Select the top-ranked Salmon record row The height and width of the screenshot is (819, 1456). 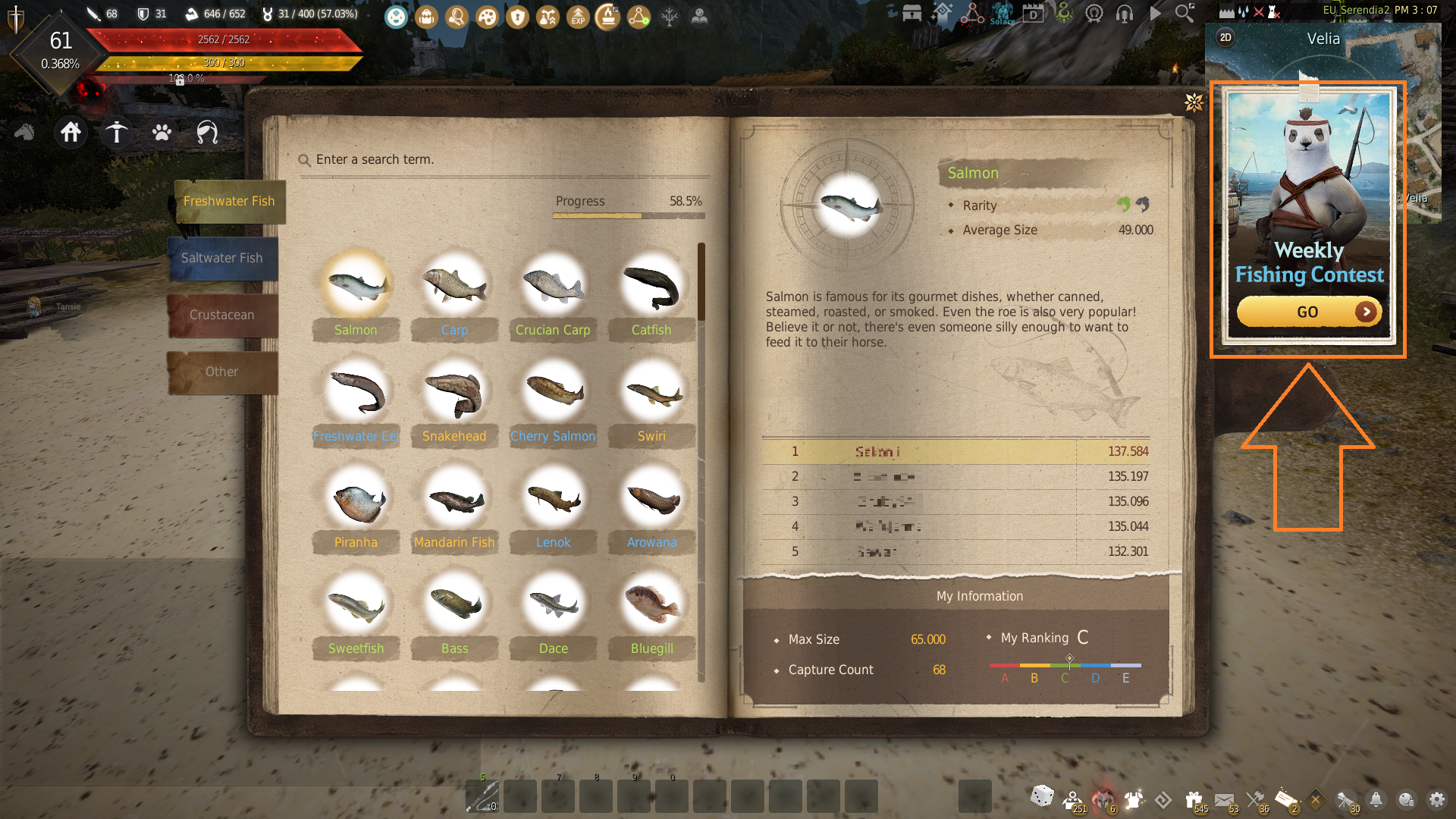(x=955, y=452)
